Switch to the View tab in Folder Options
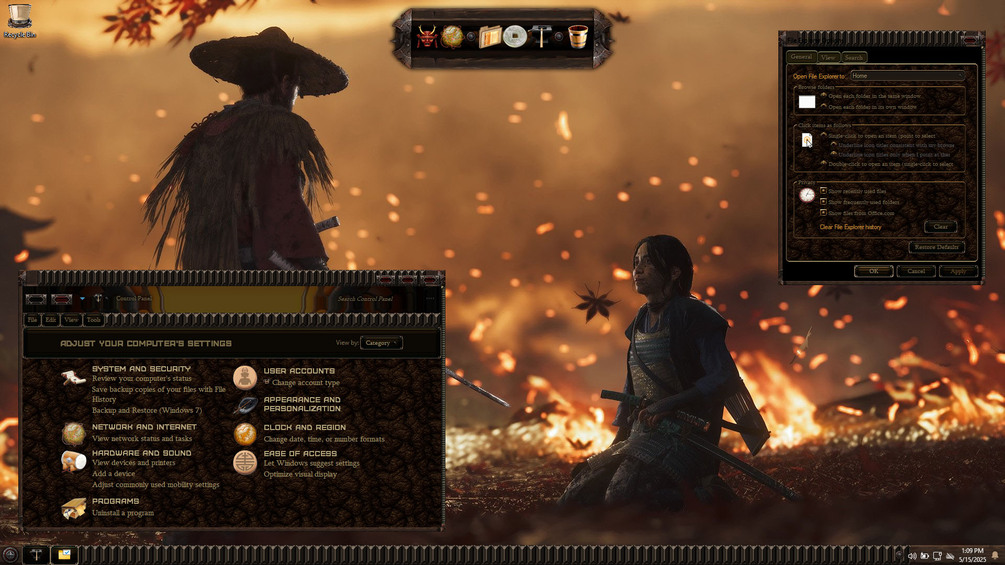The image size is (1005, 565). click(828, 57)
